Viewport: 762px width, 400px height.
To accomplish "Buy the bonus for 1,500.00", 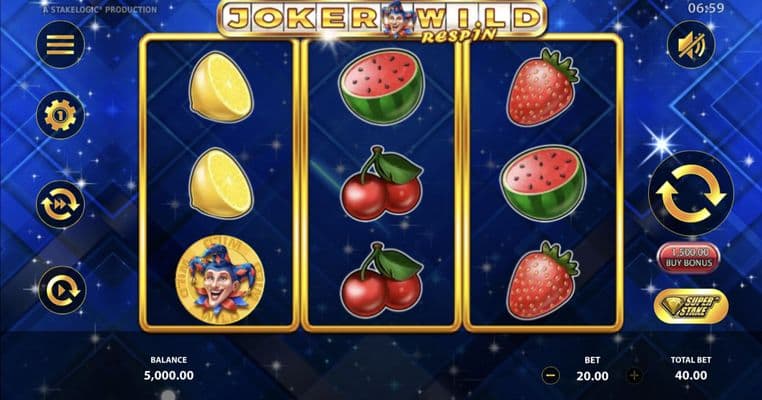I will point(688,257).
